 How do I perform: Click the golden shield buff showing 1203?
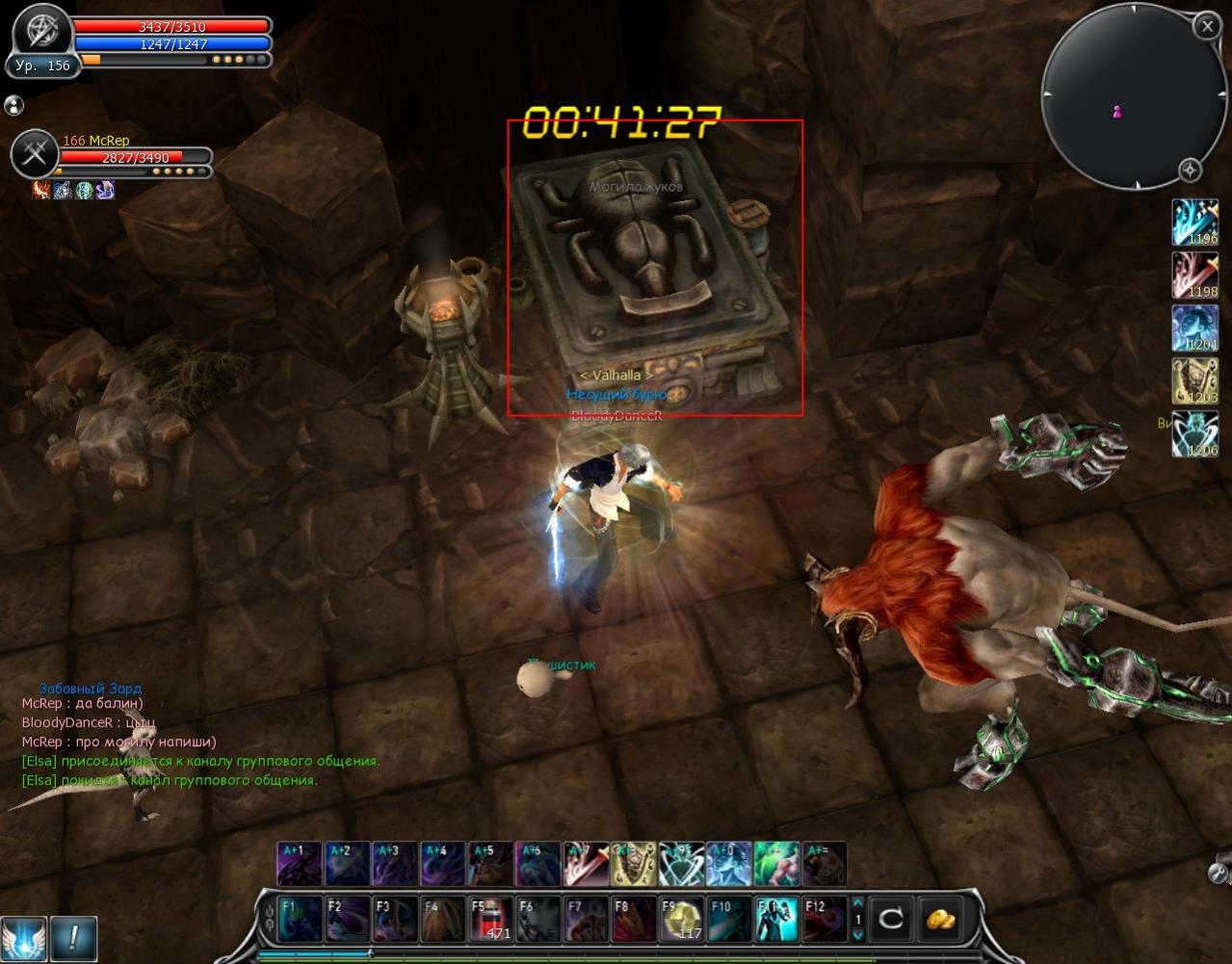(1194, 381)
